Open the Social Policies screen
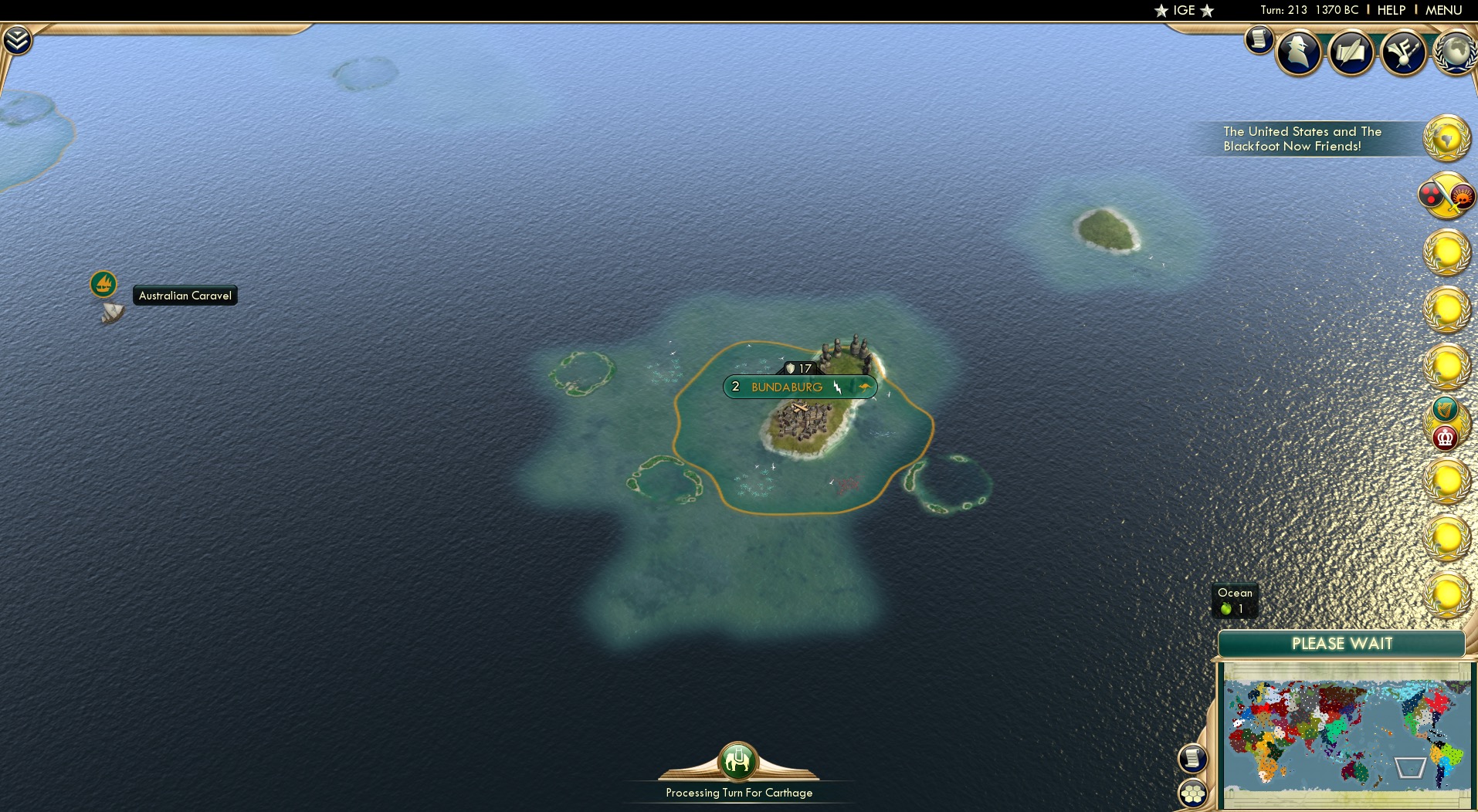 pos(1351,52)
